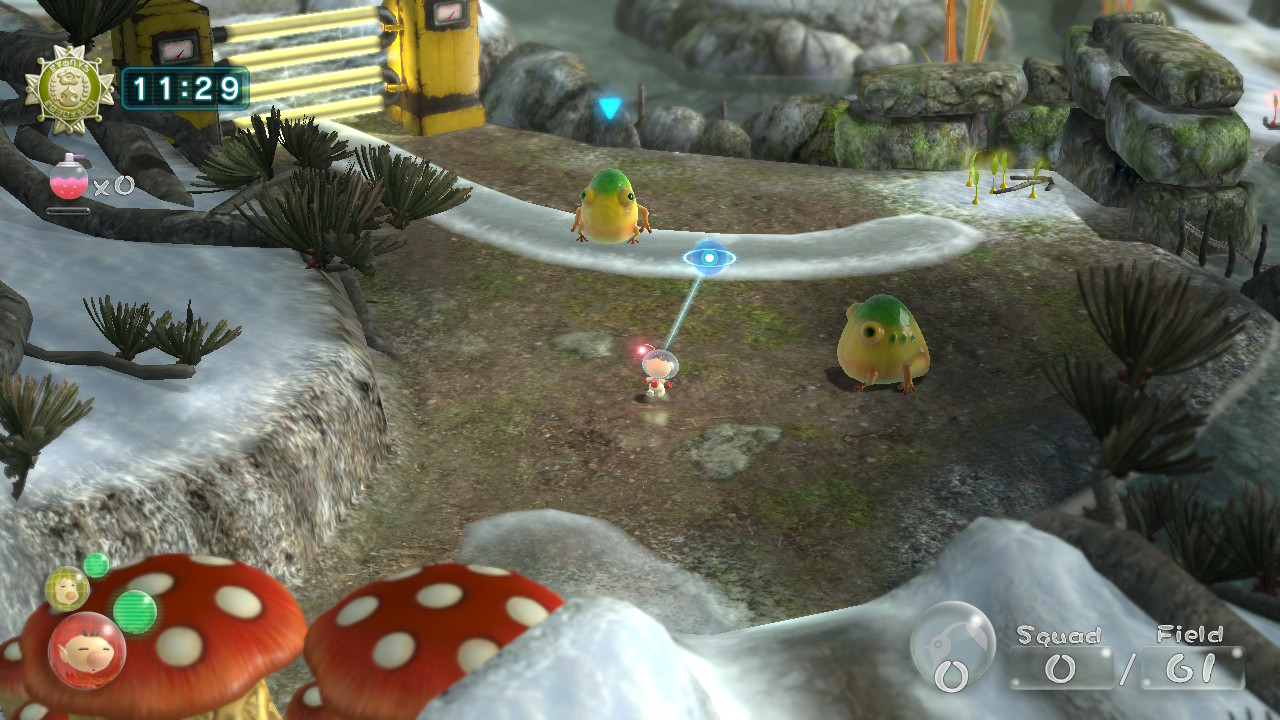Select the red Olimar leader portrait
The height and width of the screenshot is (720, 1280).
[86, 651]
